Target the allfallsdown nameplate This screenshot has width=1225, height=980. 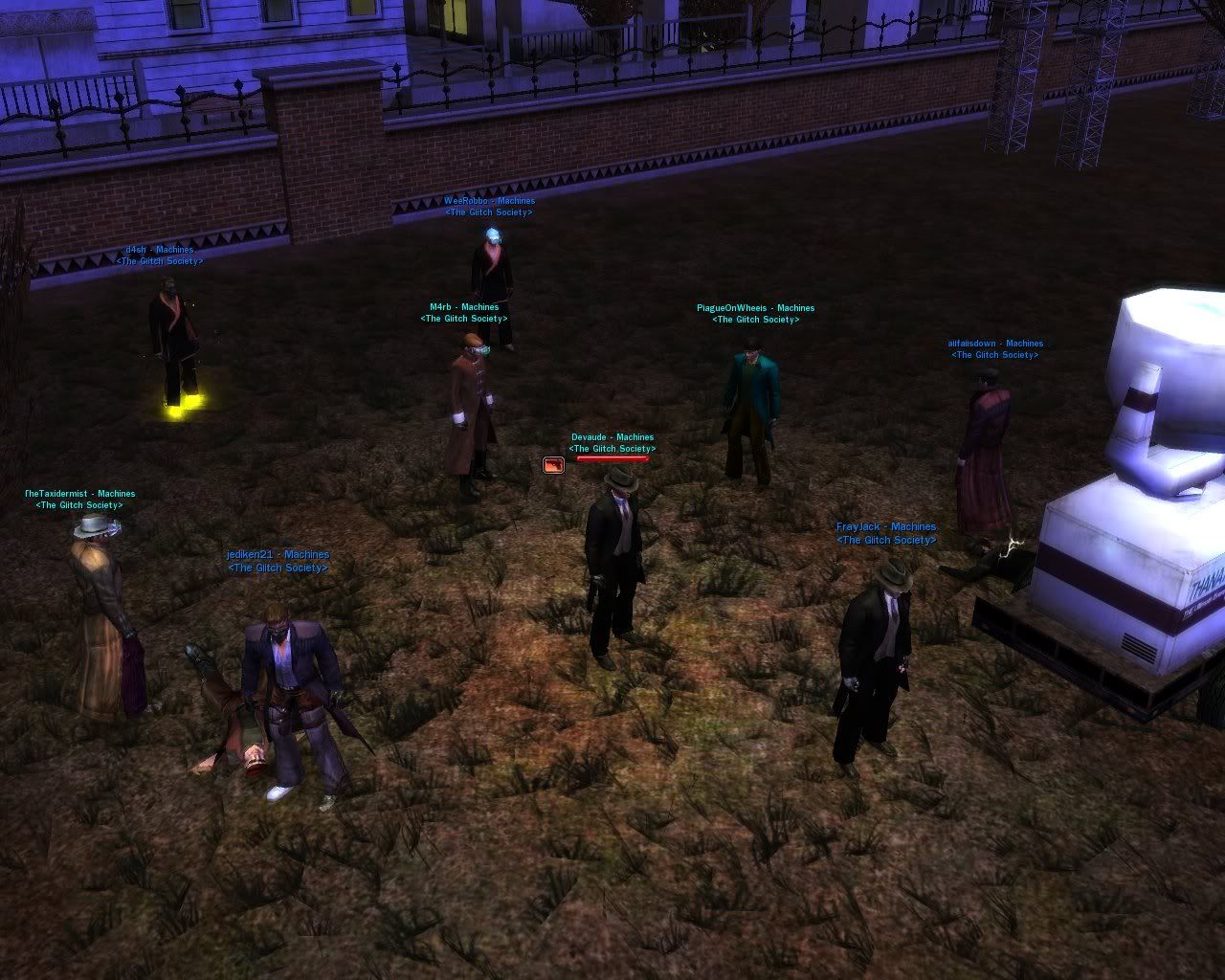995,344
